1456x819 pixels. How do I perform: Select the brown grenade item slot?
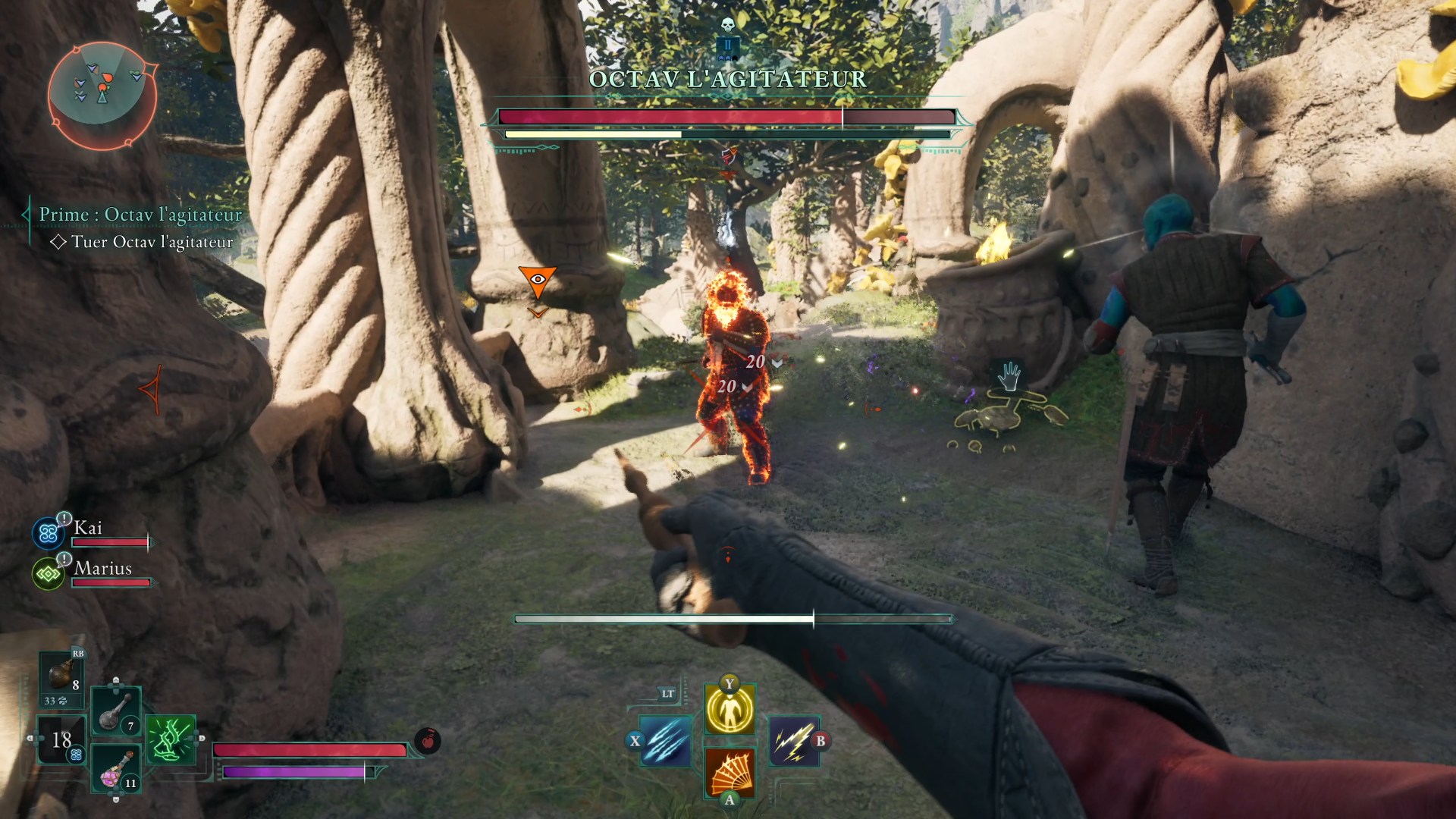(x=62, y=675)
